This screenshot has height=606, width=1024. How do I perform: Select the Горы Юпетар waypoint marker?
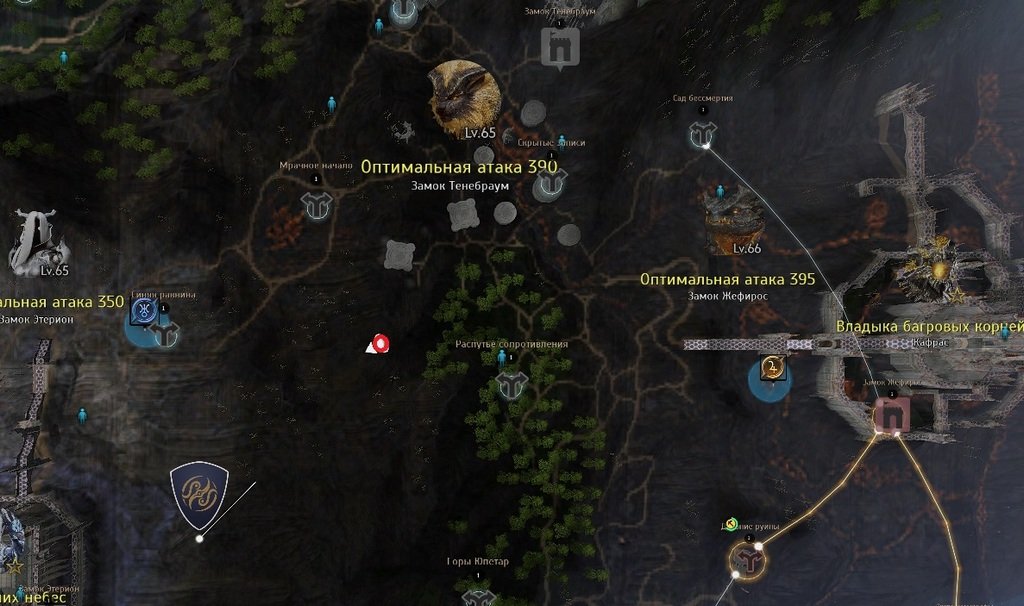(x=478, y=595)
